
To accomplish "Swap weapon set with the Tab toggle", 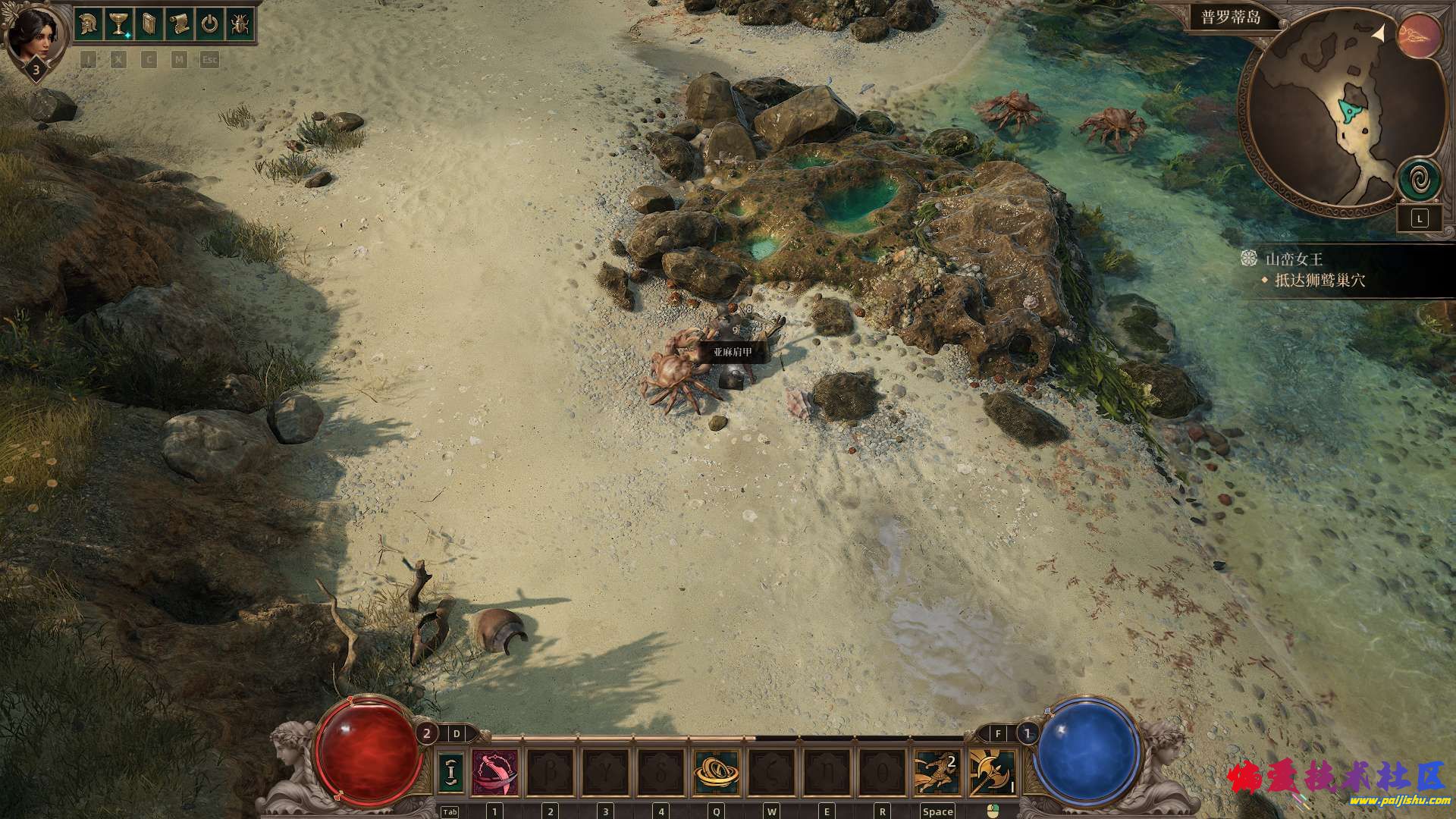I will [x=451, y=772].
